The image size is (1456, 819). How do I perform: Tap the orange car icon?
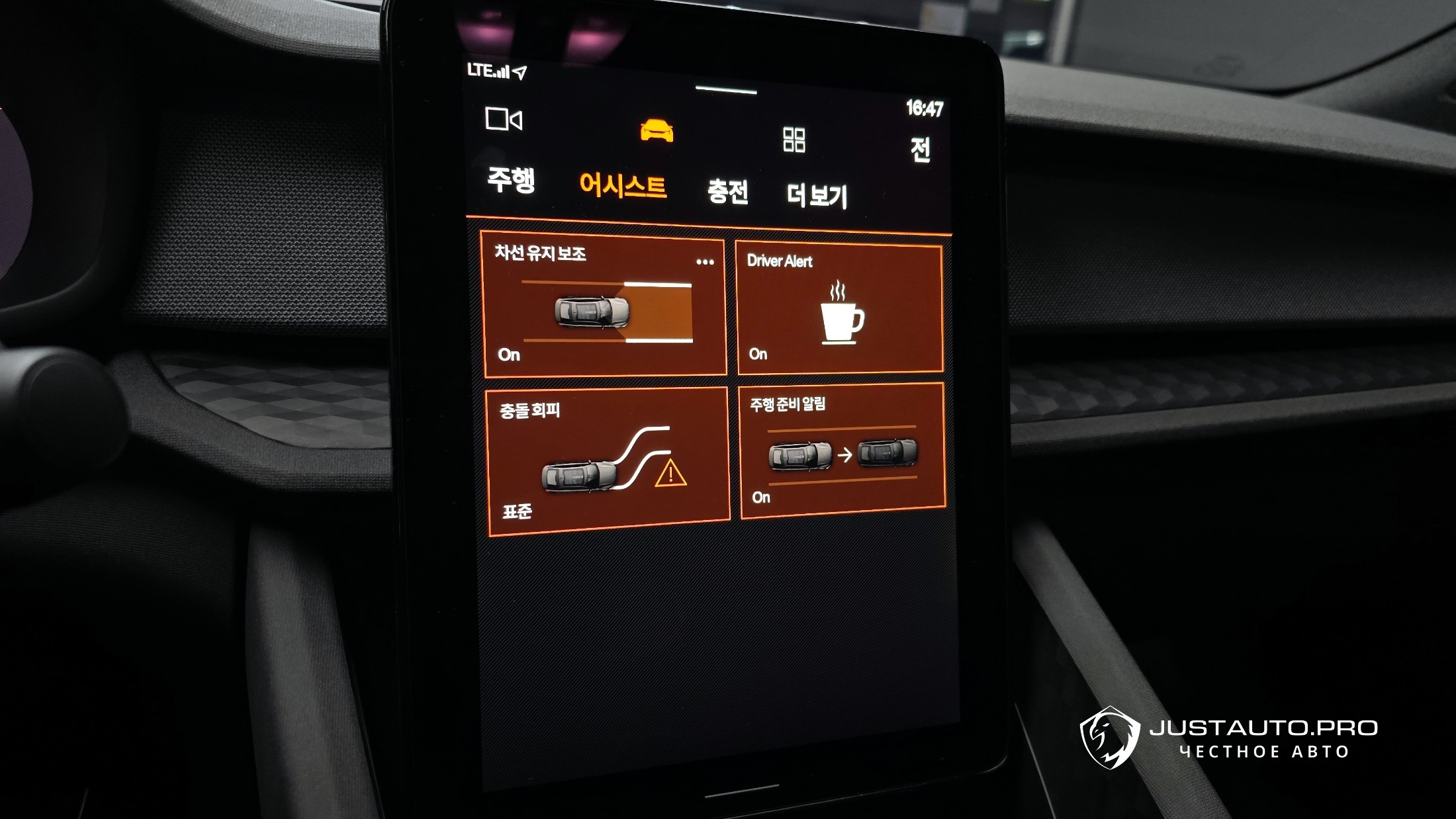(x=657, y=130)
